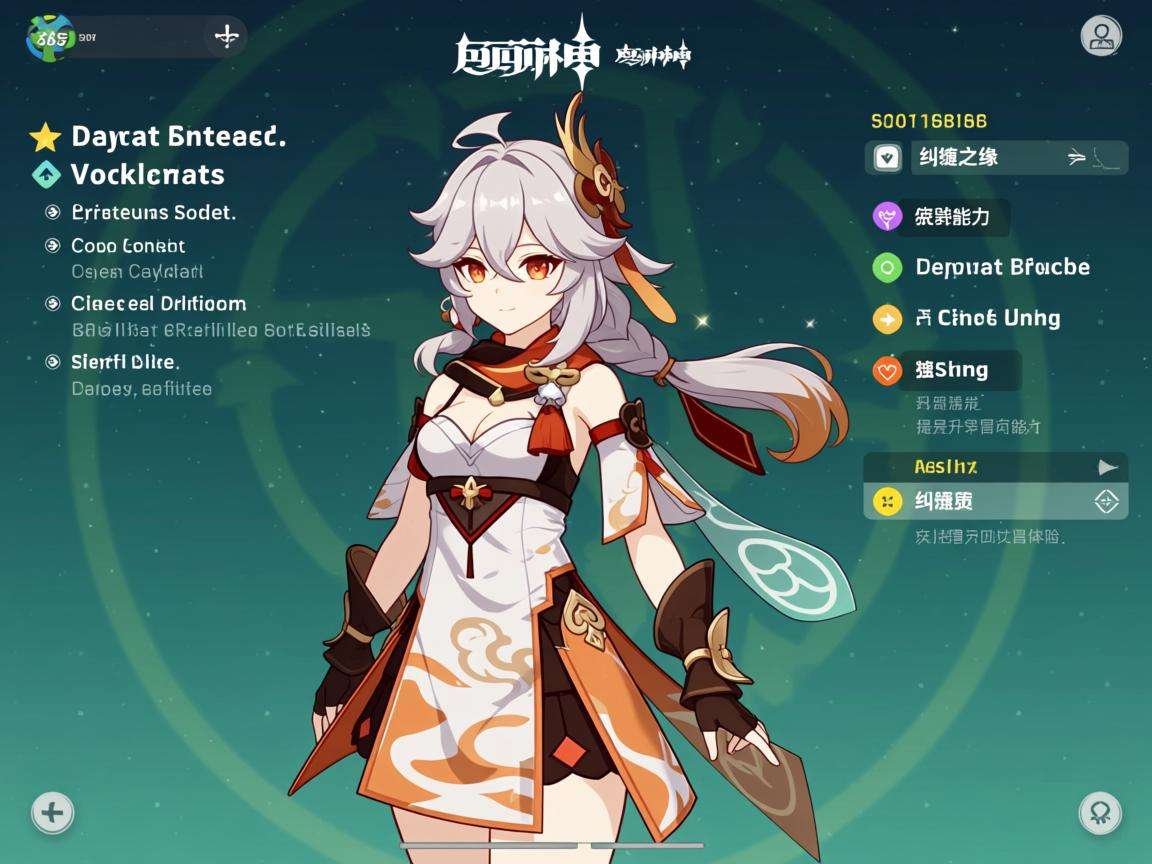Select the Daycat Bnteacd star entry

160,137
